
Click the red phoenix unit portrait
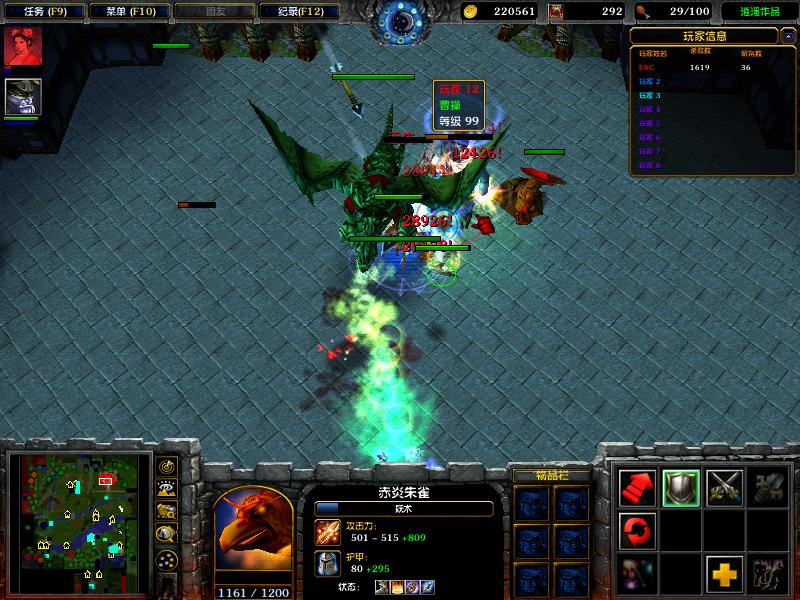(x=253, y=533)
